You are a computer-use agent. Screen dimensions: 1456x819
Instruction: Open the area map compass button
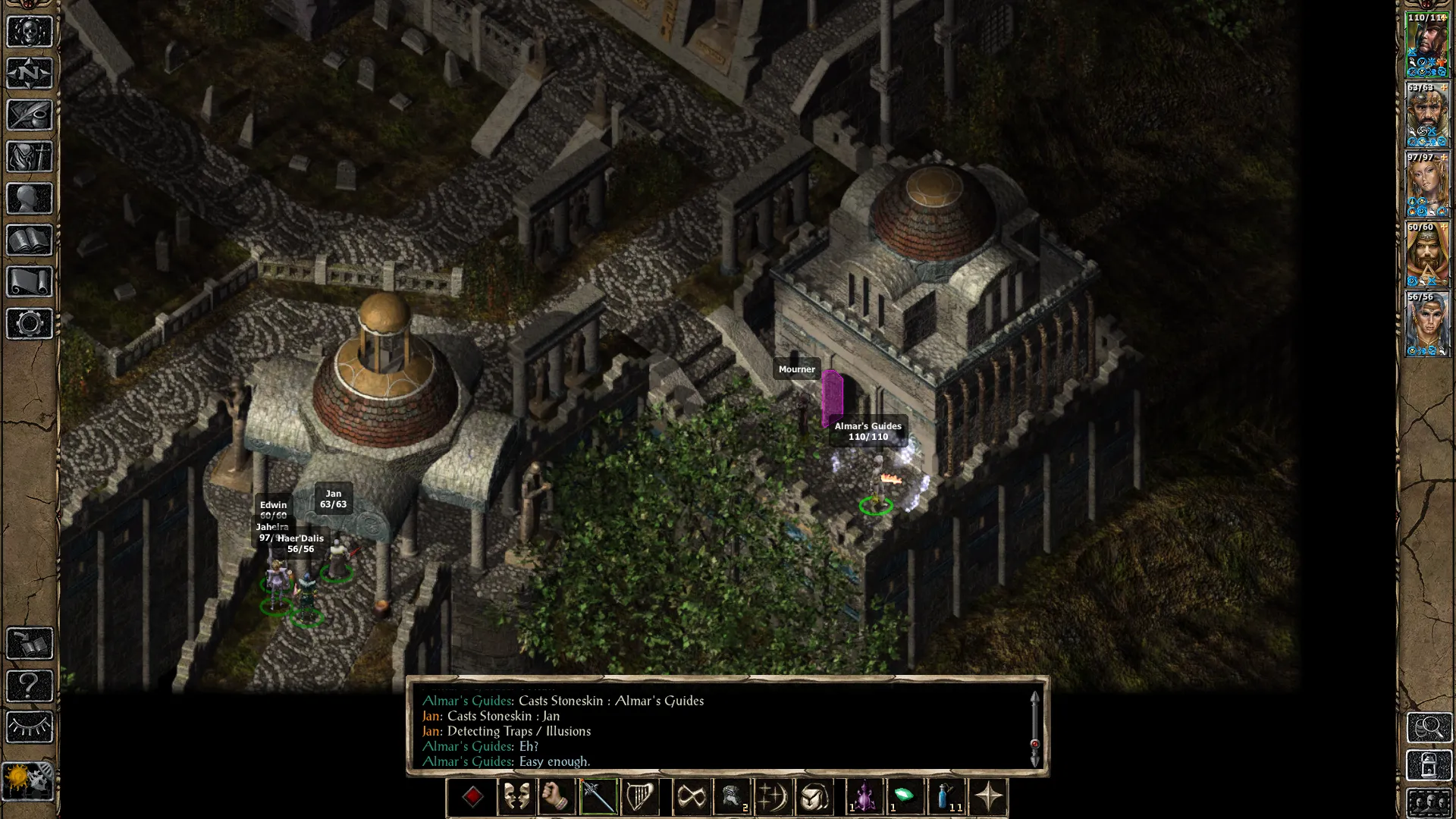(x=30, y=74)
